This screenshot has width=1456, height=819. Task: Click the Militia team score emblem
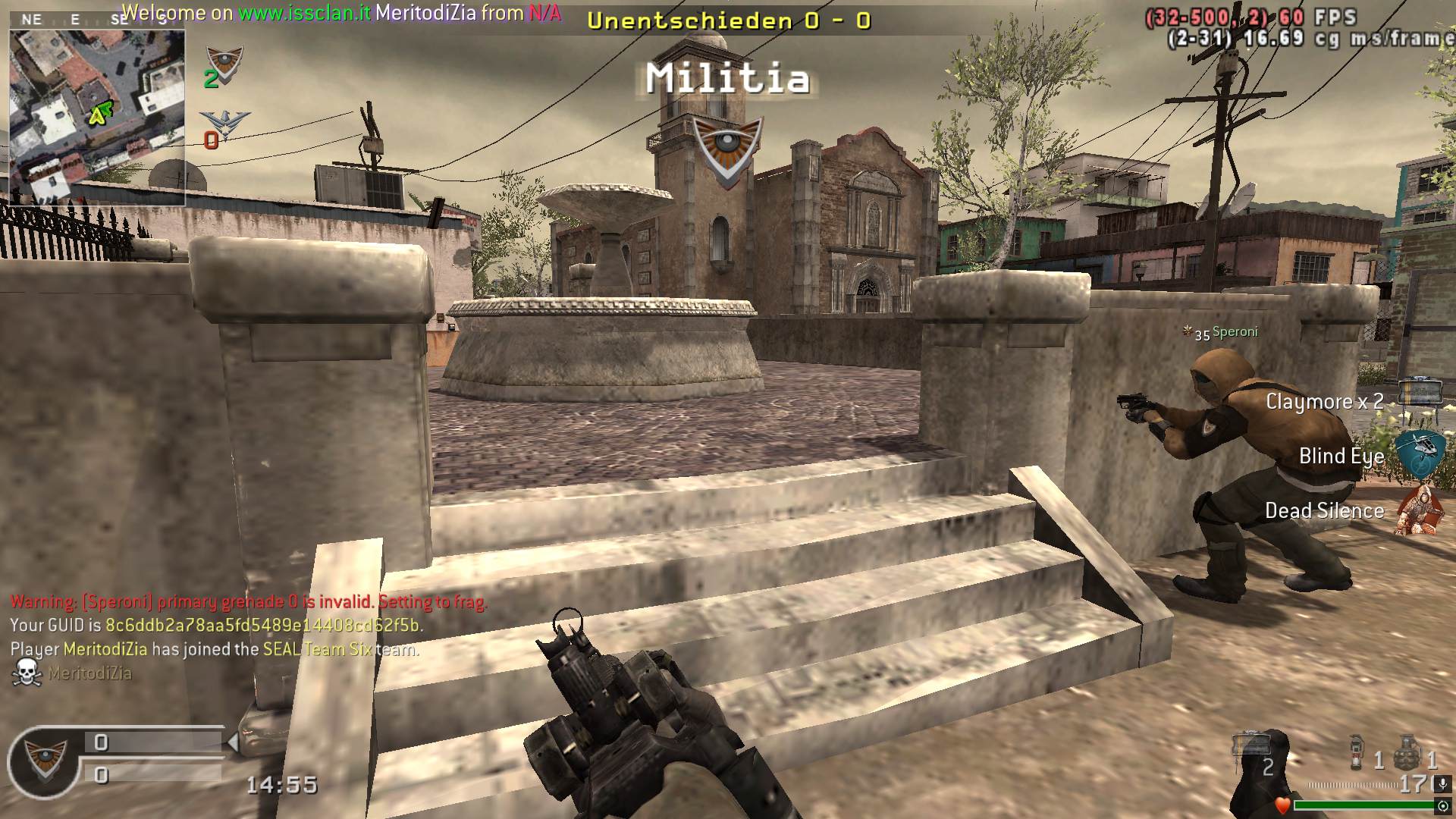pos(224,63)
